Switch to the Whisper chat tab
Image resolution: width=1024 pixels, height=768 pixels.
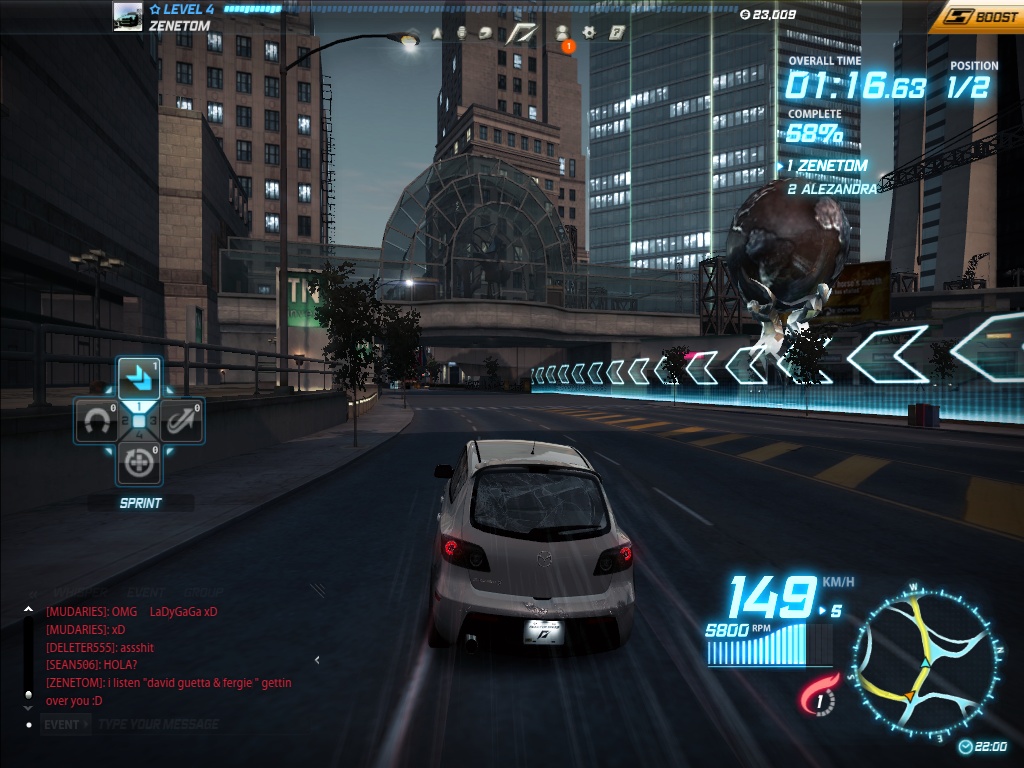coord(82,592)
